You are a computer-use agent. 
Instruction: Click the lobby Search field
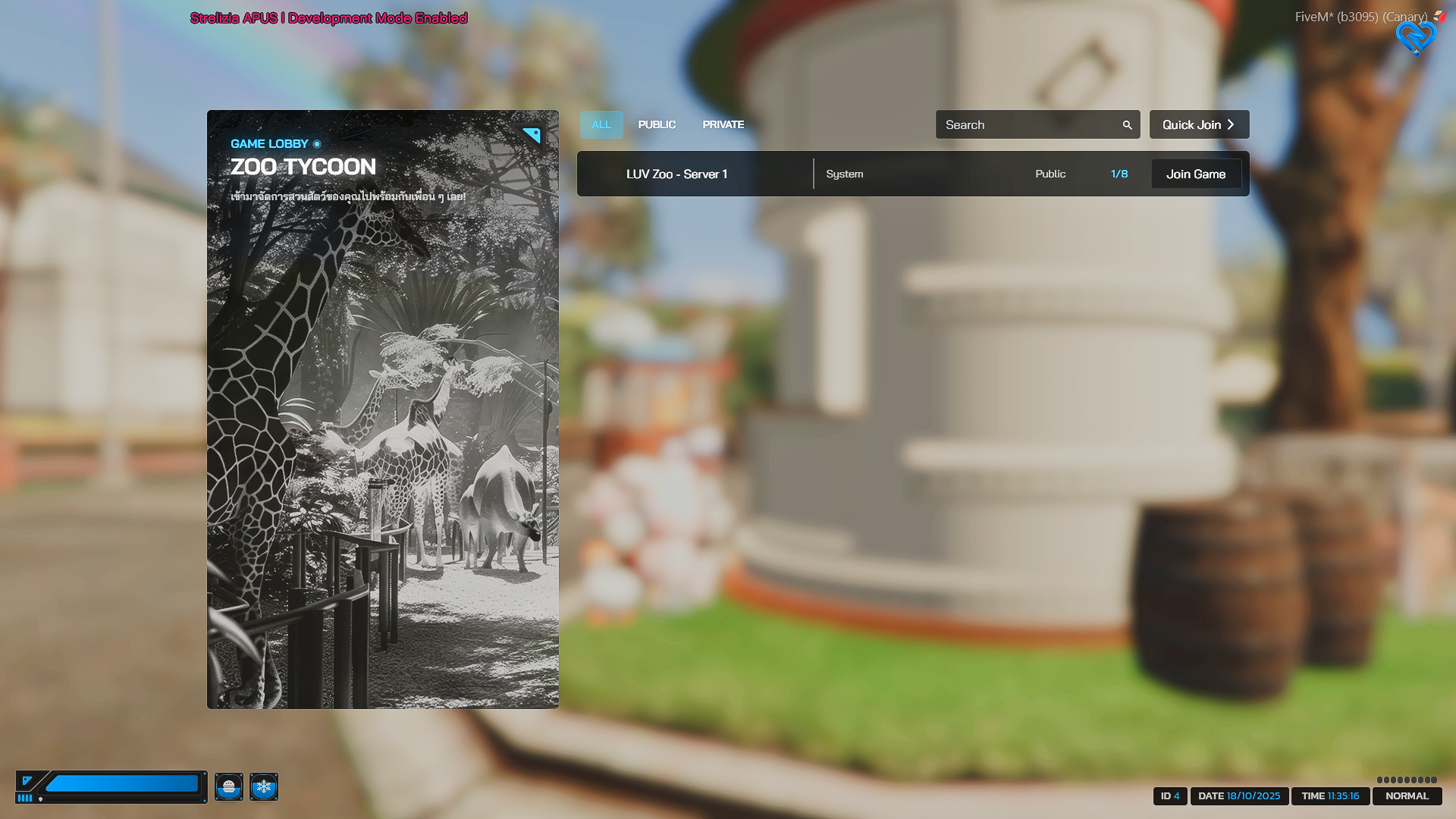coord(1028,125)
